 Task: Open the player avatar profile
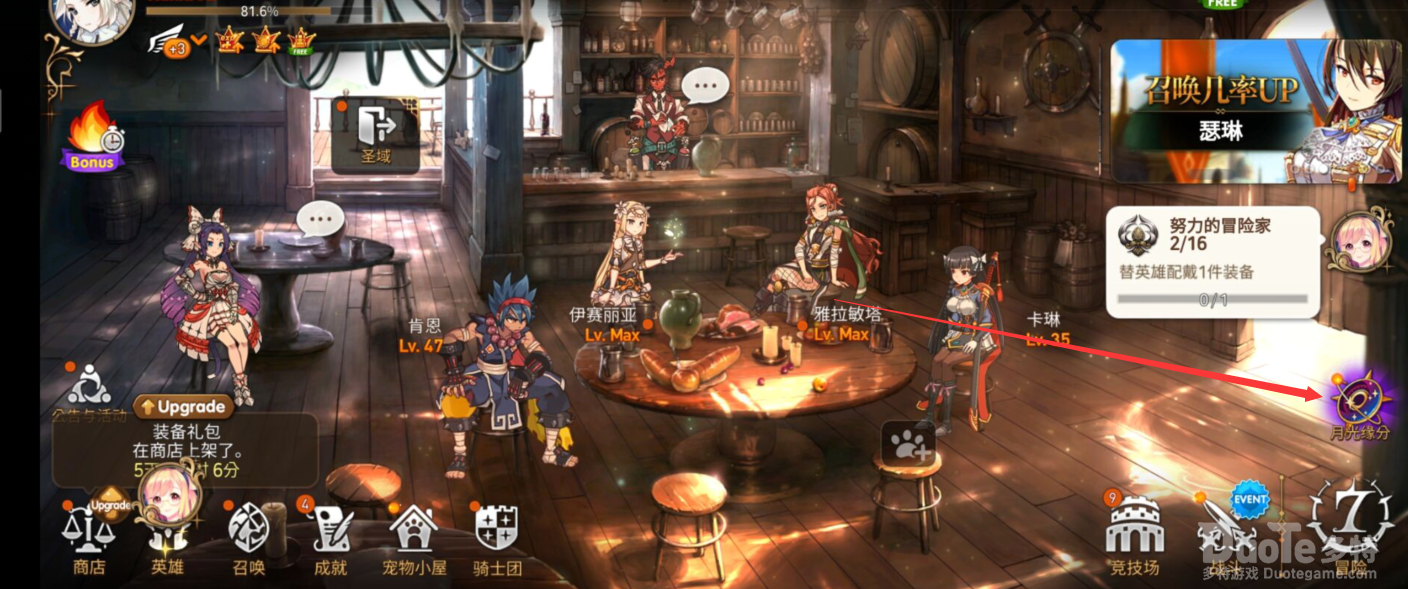coord(92,17)
